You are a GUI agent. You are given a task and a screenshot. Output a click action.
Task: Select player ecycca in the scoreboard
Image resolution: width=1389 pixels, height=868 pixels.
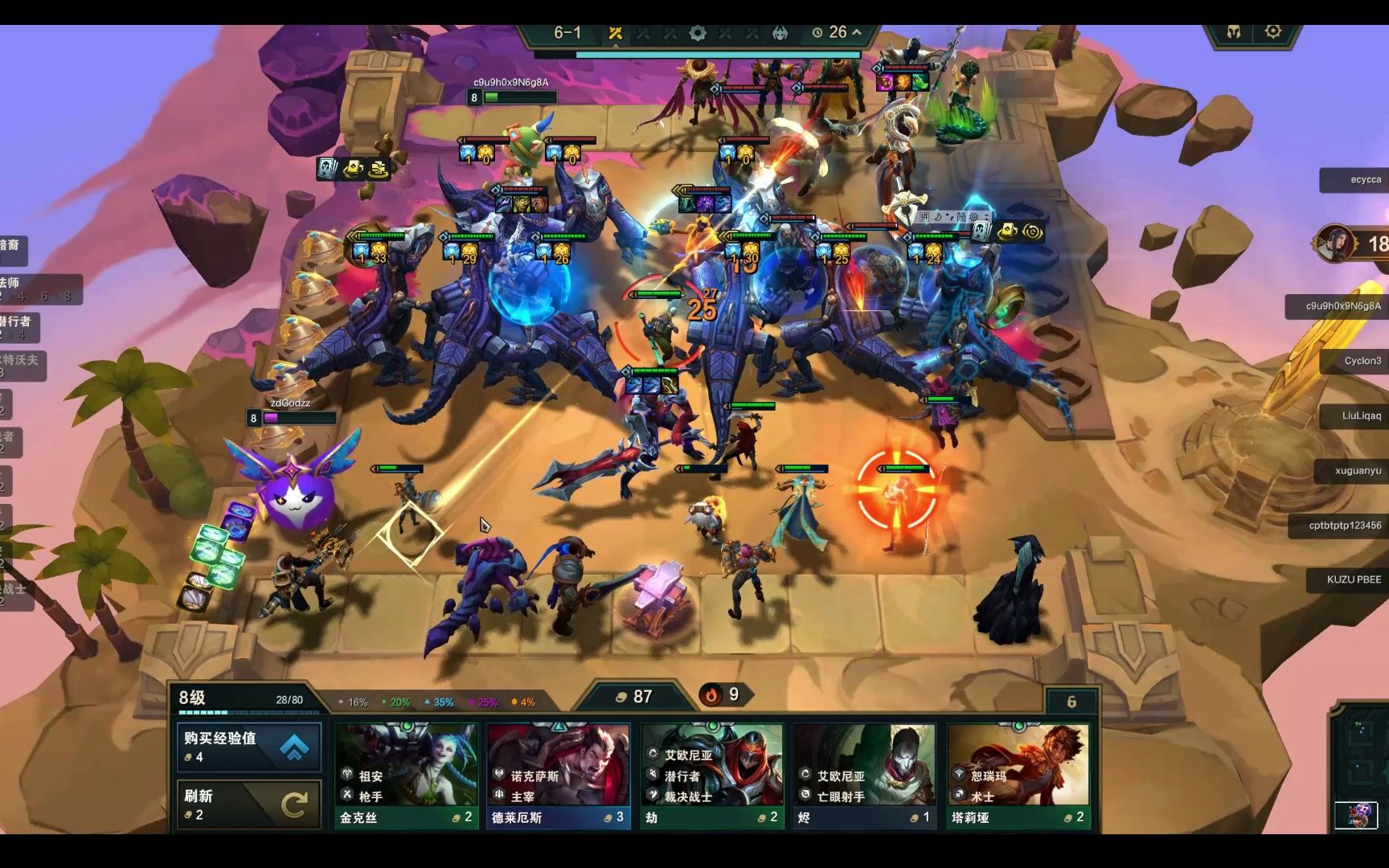(1360, 180)
